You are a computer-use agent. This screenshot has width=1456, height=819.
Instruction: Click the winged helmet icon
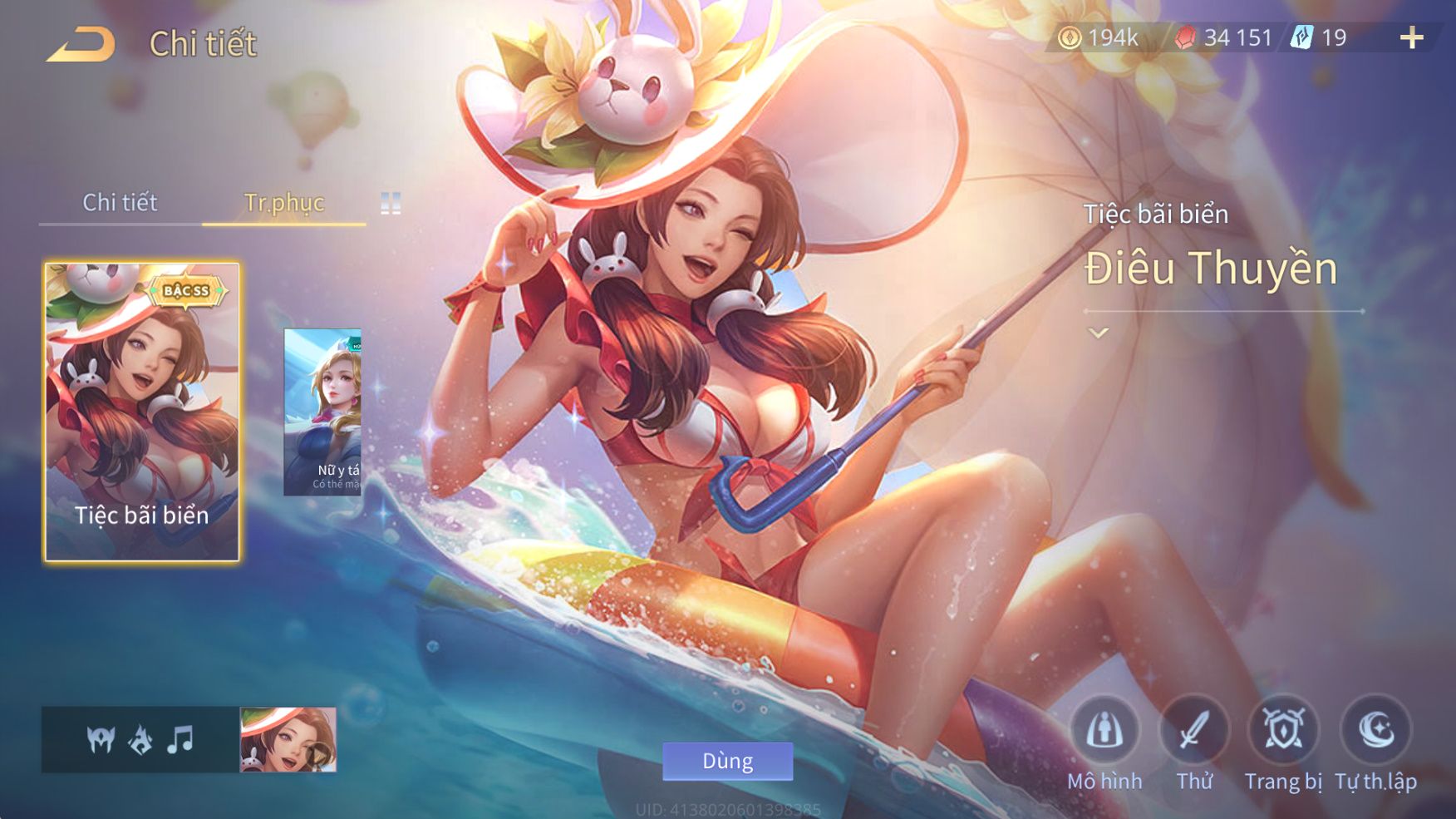tap(101, 738)
